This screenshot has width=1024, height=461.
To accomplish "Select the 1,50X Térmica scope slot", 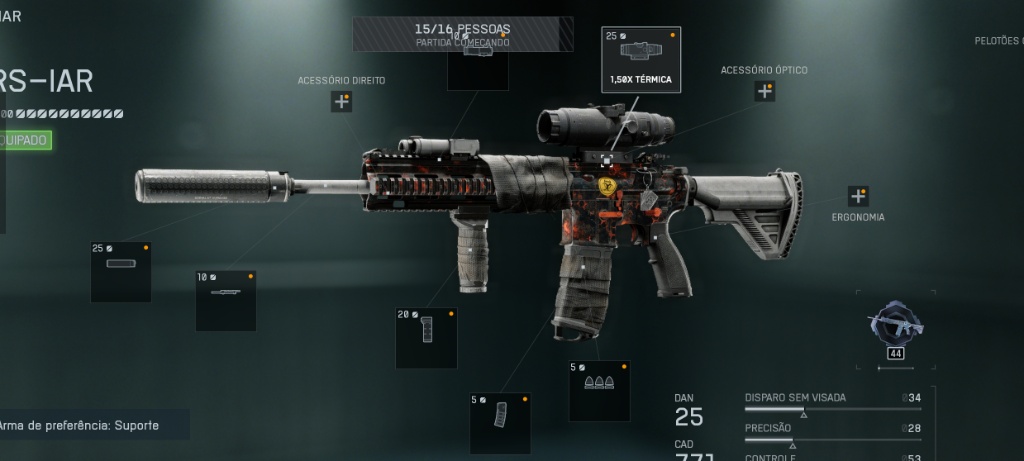I will coord(641,60).
